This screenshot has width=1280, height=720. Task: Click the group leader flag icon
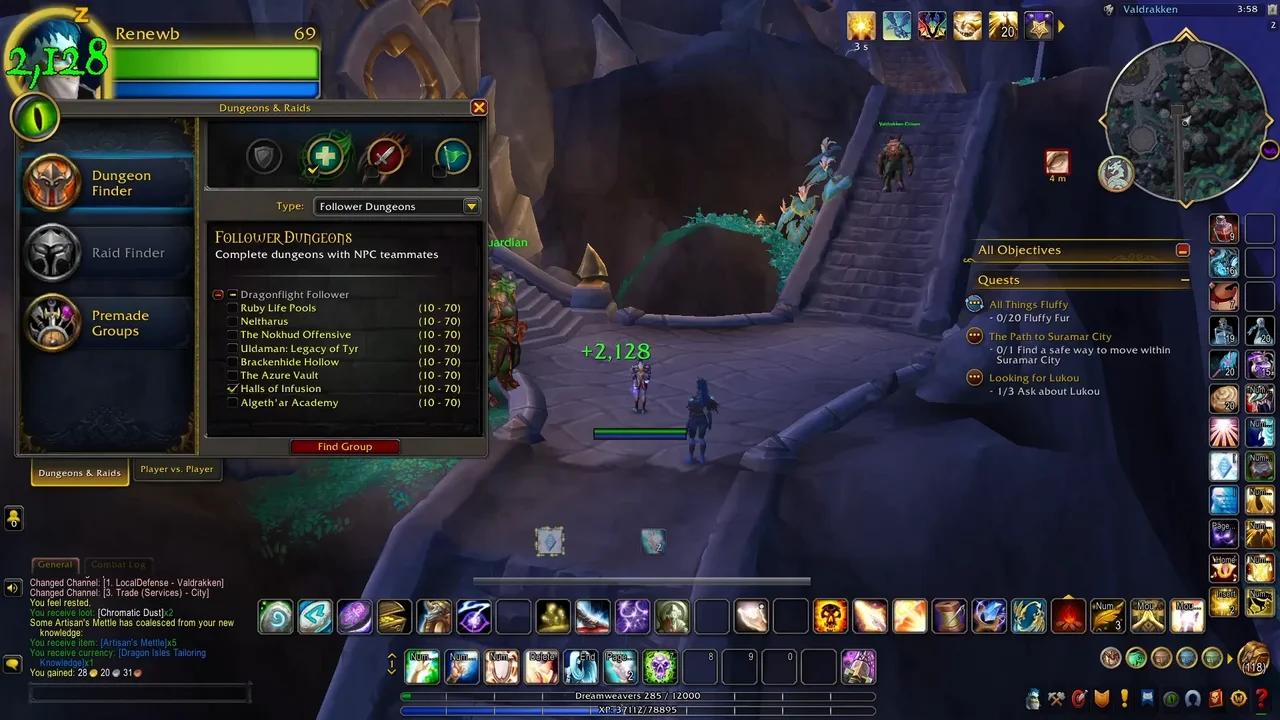pyautogui.click(x=450, y=156)
